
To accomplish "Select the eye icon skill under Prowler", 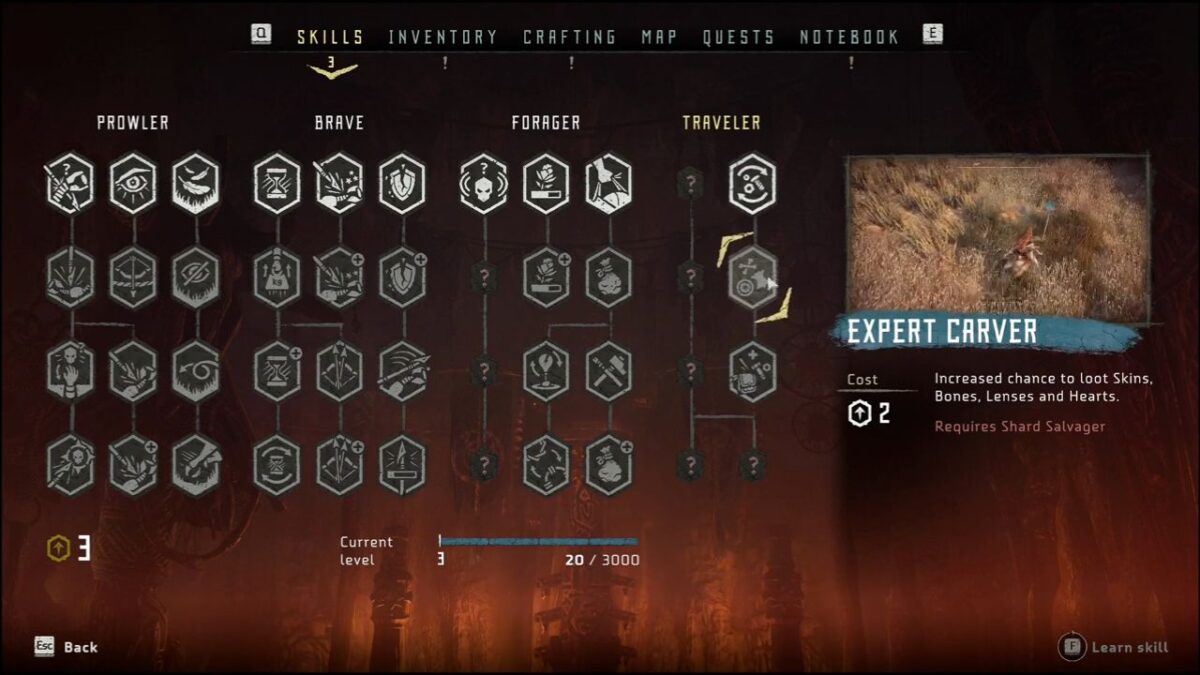I will [x=133, y=183].
